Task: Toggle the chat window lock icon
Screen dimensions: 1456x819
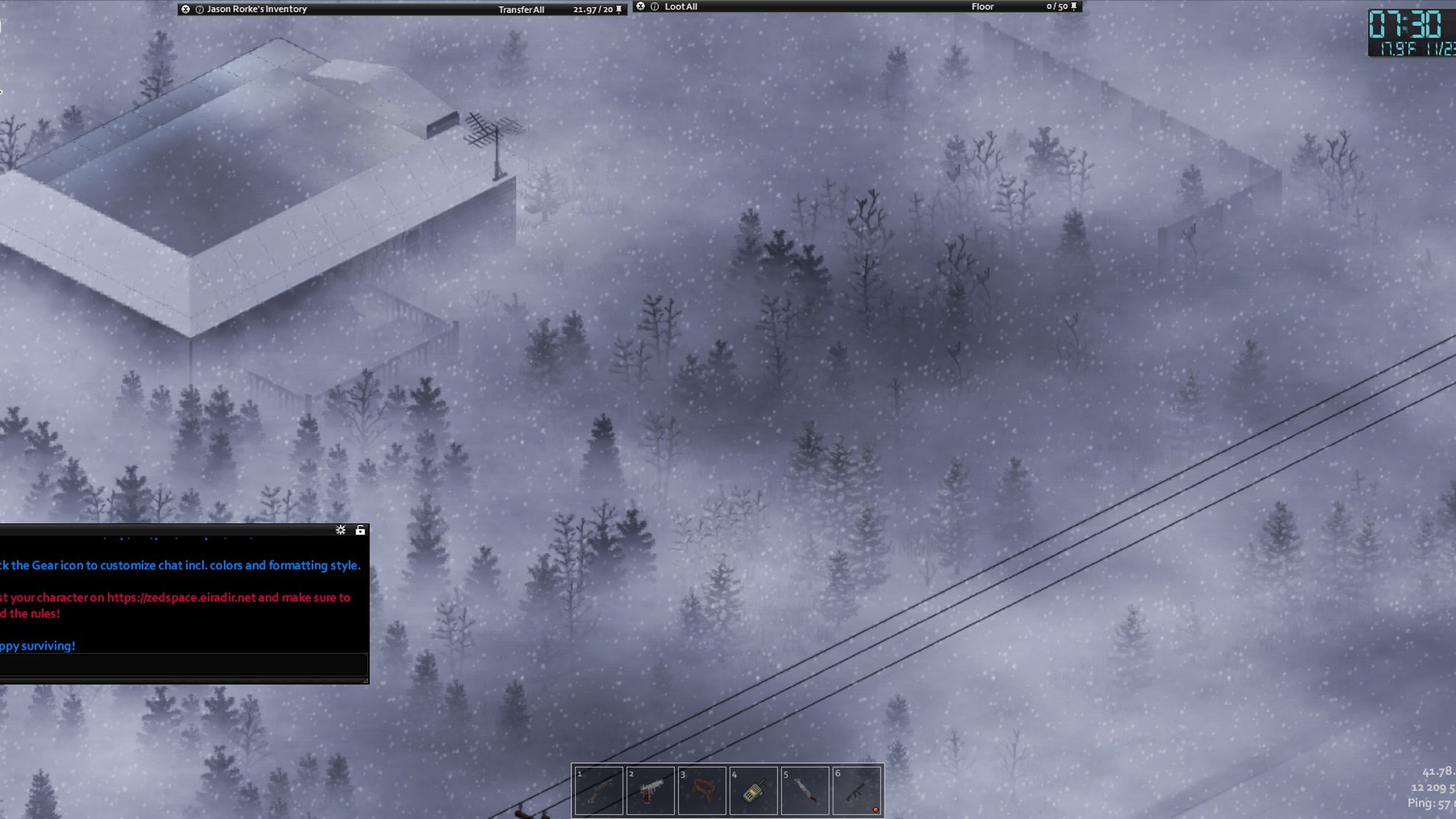Action: tap(360, 530)
